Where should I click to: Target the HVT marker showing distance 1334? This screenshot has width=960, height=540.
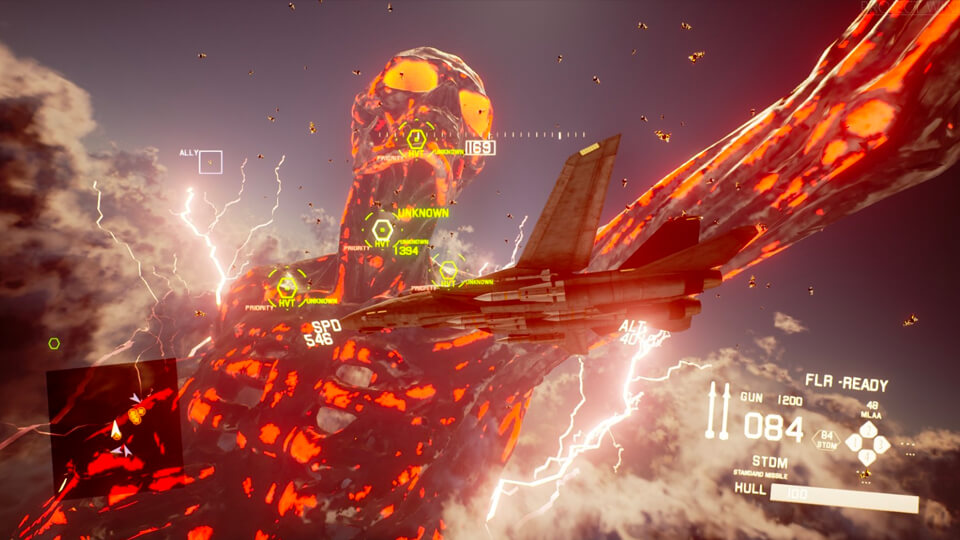point(382,231)
